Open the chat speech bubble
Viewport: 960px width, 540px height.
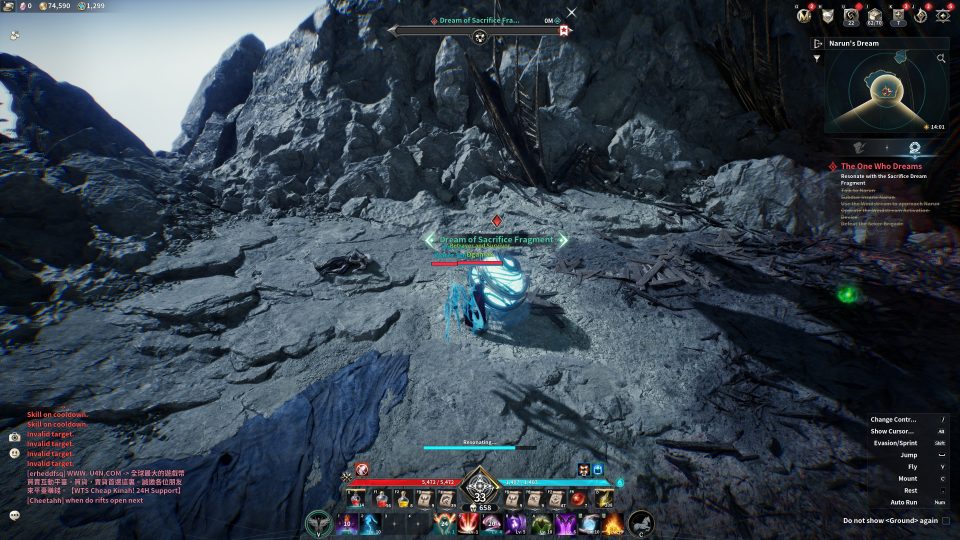(x=15, y=515)
